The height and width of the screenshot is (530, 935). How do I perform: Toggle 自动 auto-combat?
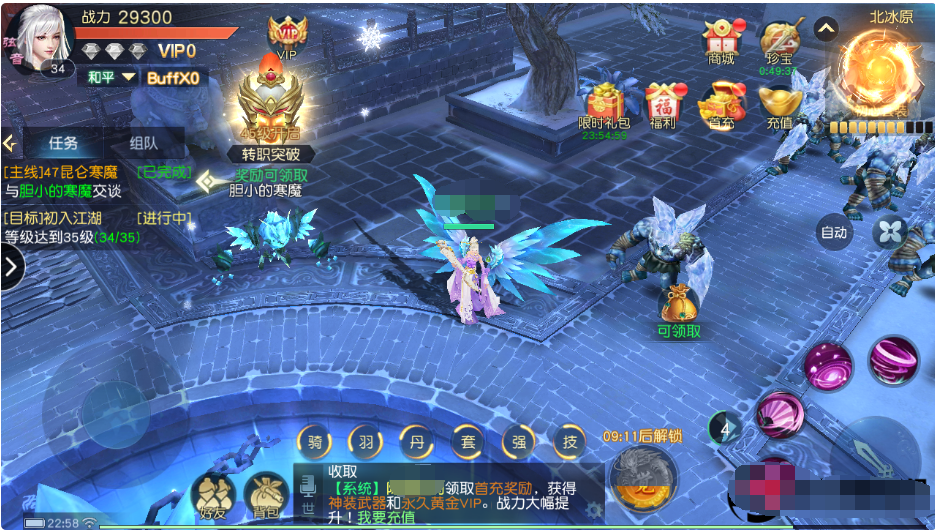pyautogui.click(x=833, y=232)
